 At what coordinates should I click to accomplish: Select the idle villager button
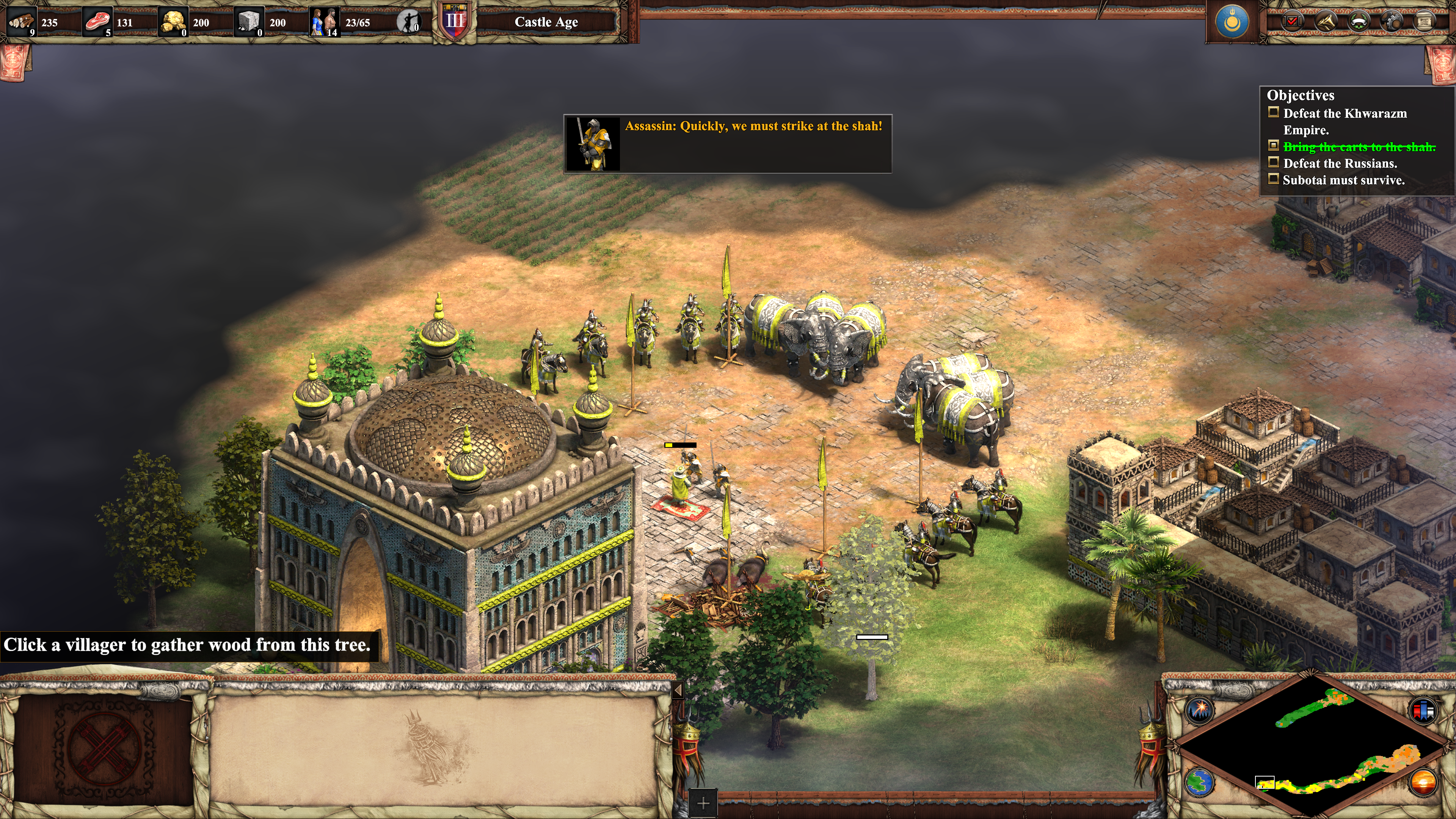(408, 22)
